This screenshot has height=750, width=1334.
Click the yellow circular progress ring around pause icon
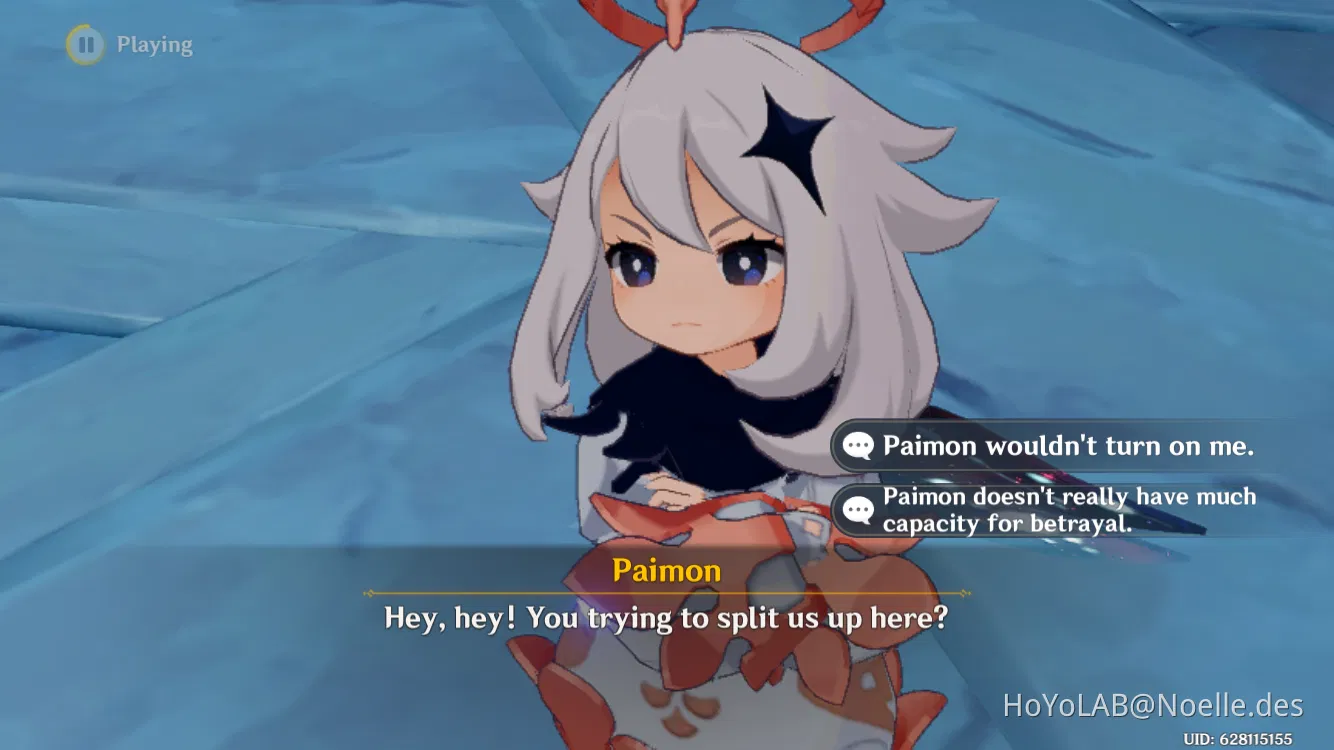point(86,44)
